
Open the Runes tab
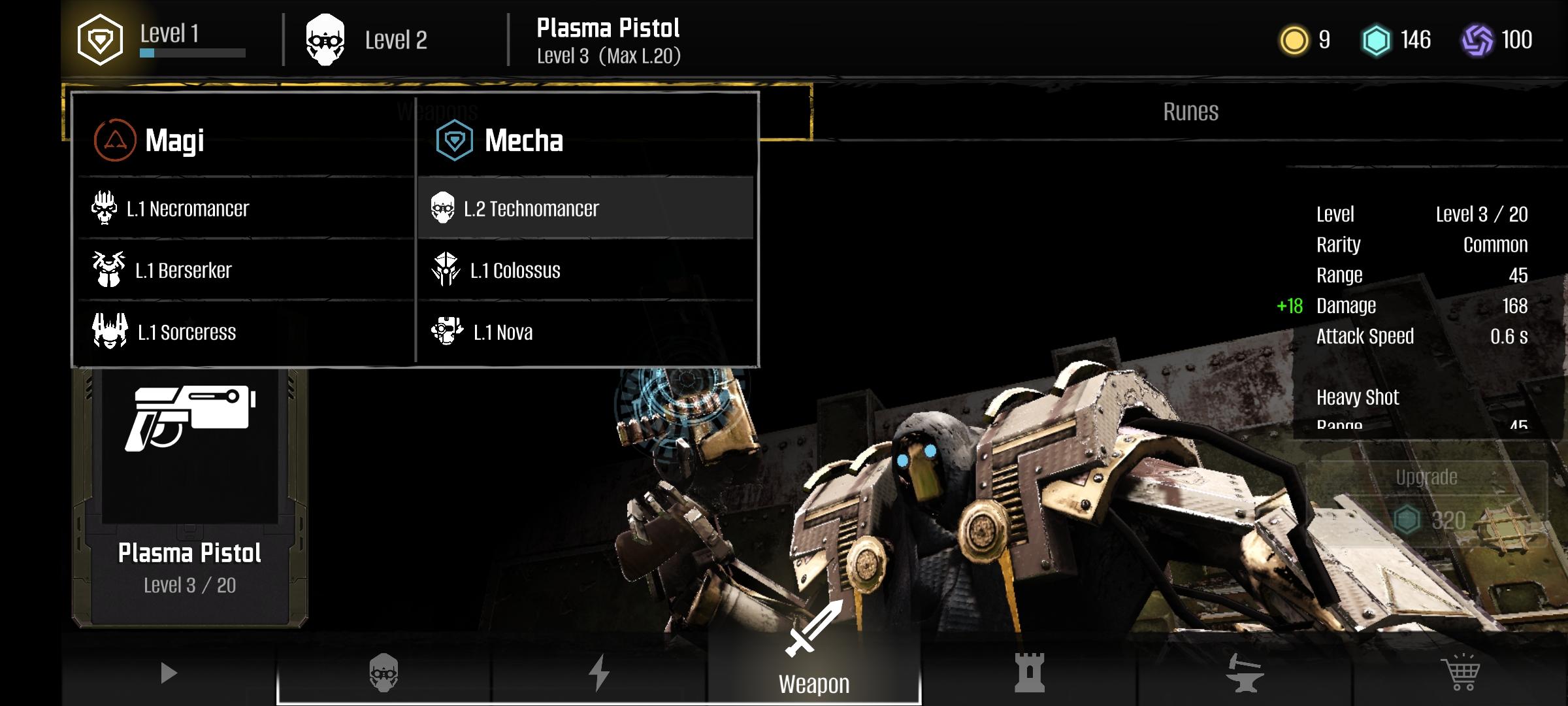coord(1190,112)
